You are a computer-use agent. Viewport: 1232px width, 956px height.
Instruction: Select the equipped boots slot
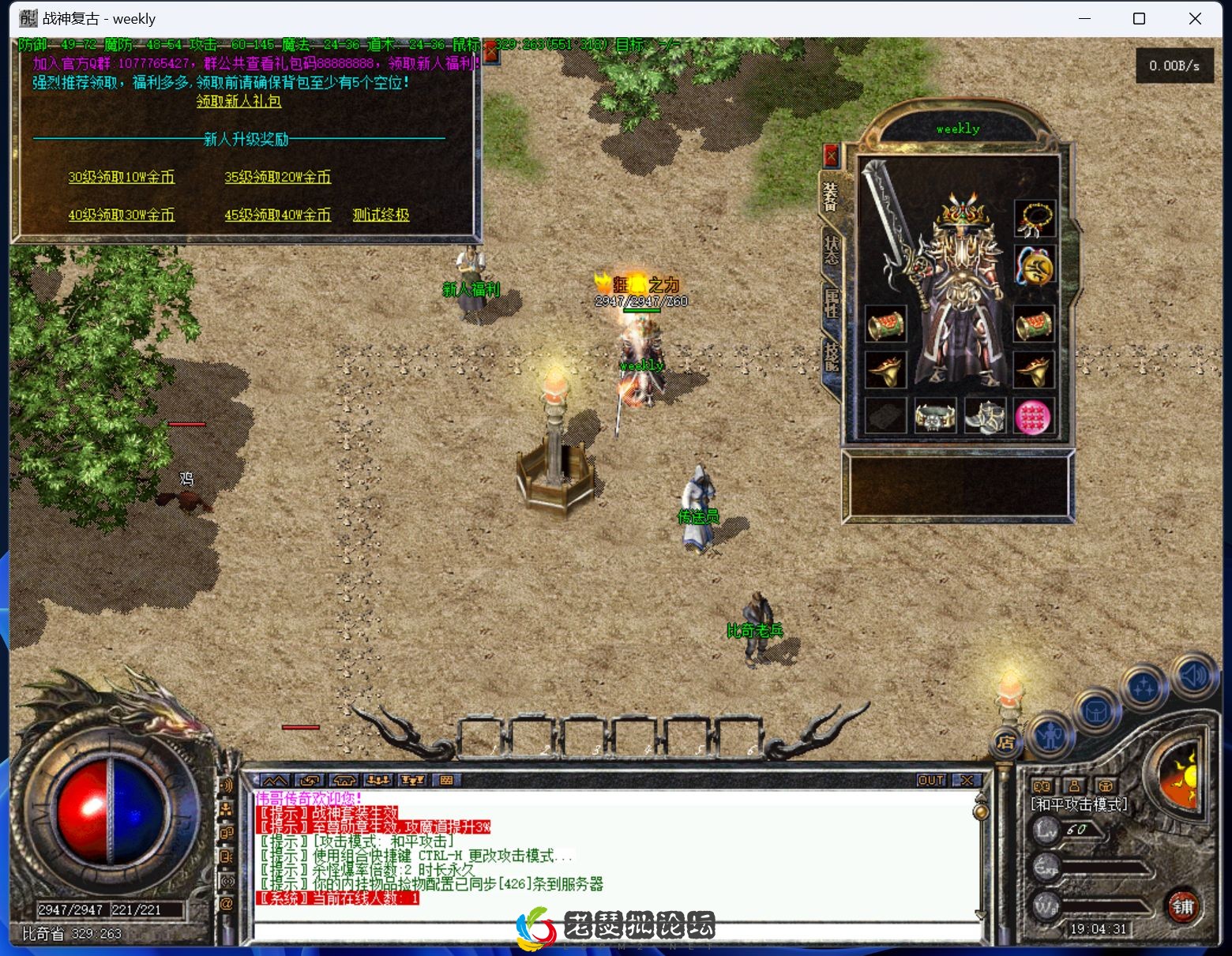984,416
